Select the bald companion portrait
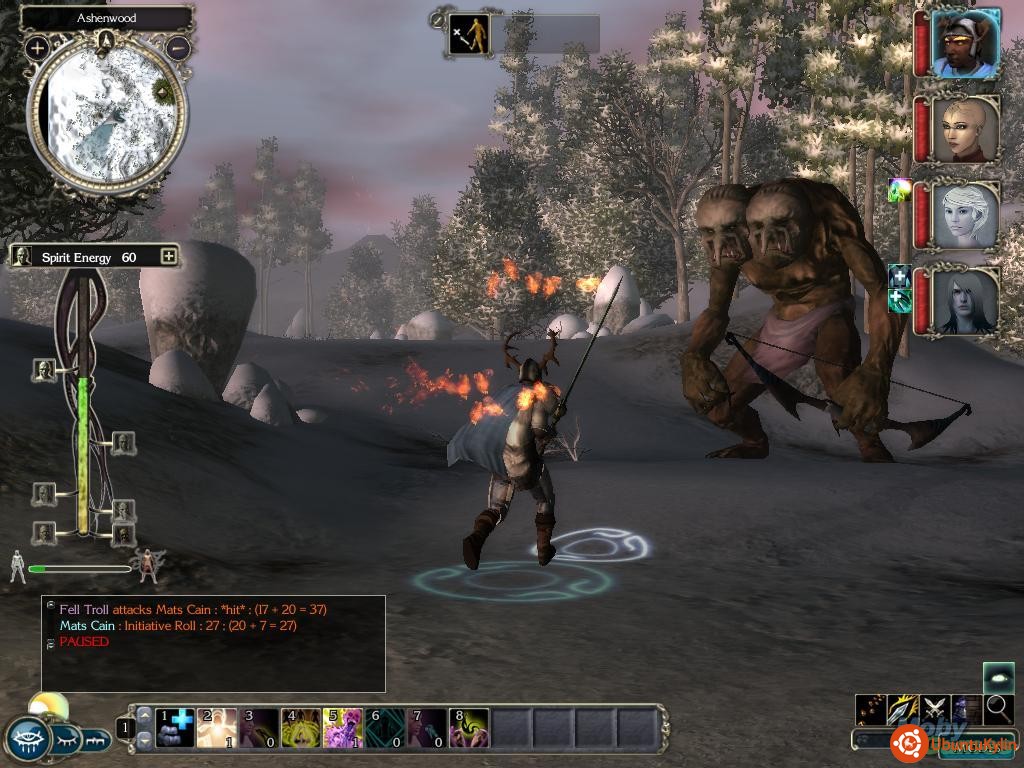 coord(965,129)
